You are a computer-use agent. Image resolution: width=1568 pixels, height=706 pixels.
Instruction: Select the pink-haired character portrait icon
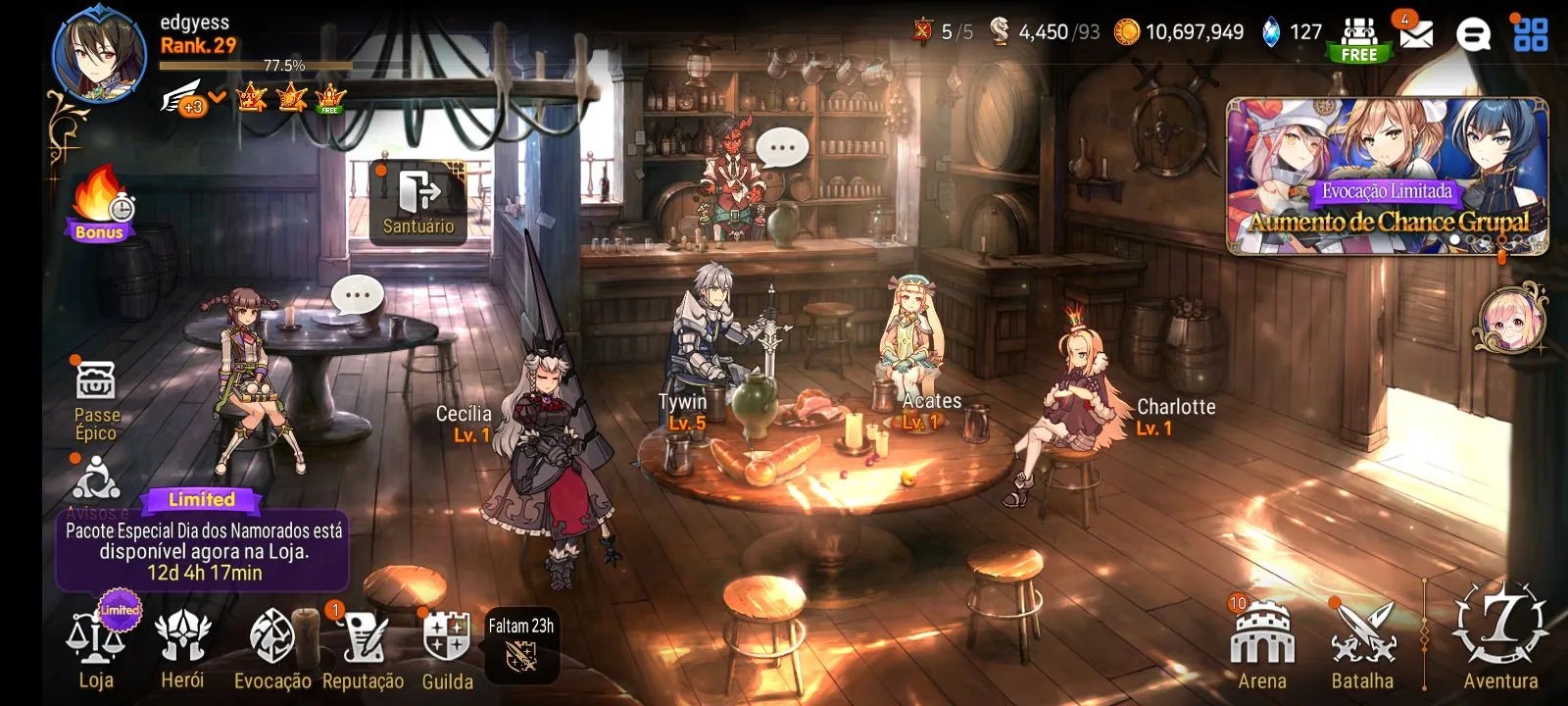1509,321
